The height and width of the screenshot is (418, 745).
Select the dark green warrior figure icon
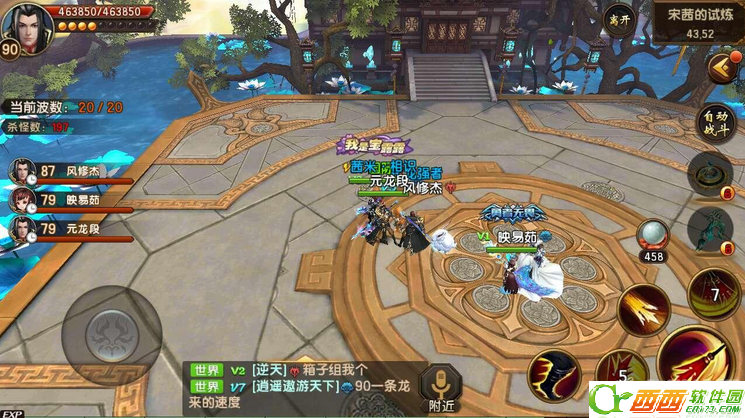coord(716,229)
